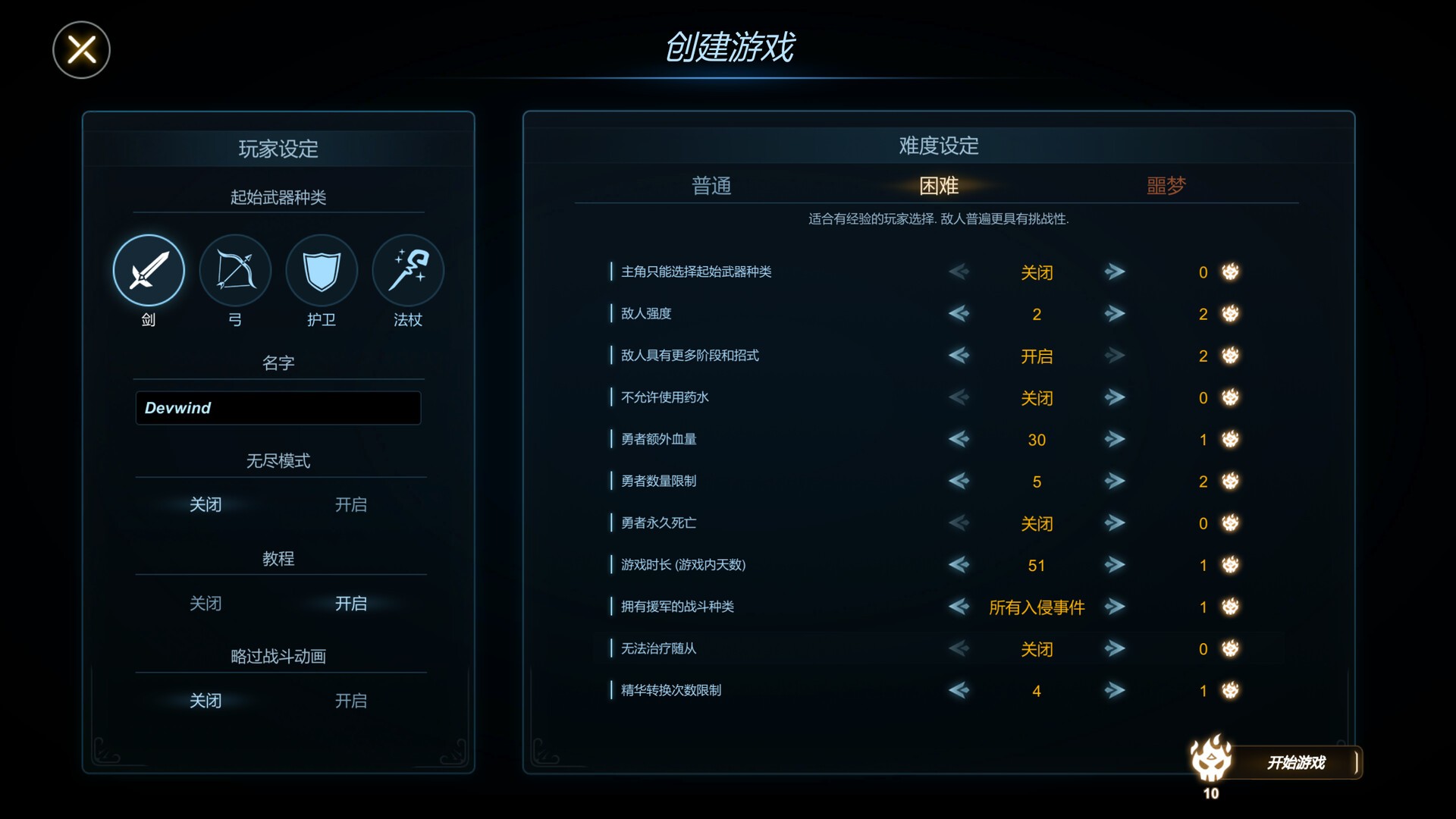Select the bow (弓) starting weapon
Screen dimensions: 1456x819
coord(235,270)
